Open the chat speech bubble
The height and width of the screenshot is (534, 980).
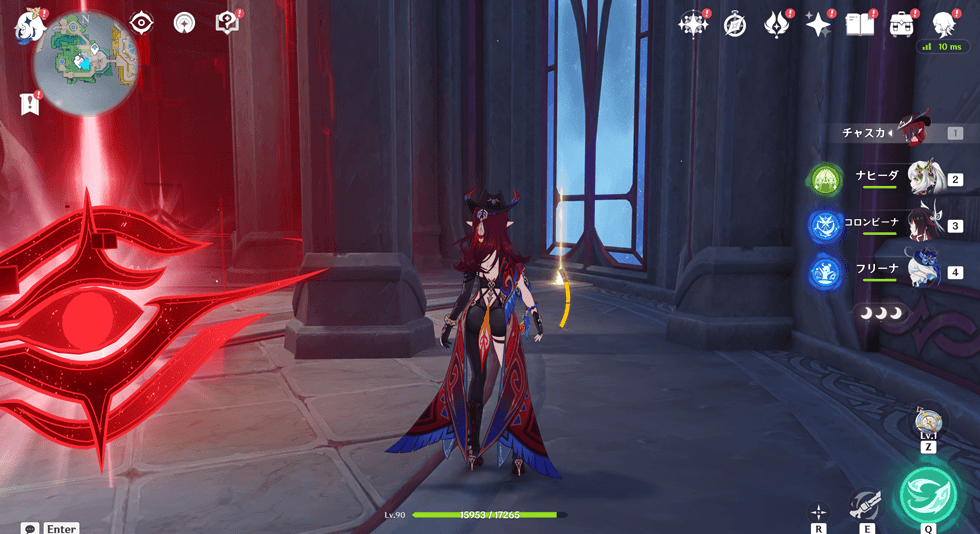(29, 527)
